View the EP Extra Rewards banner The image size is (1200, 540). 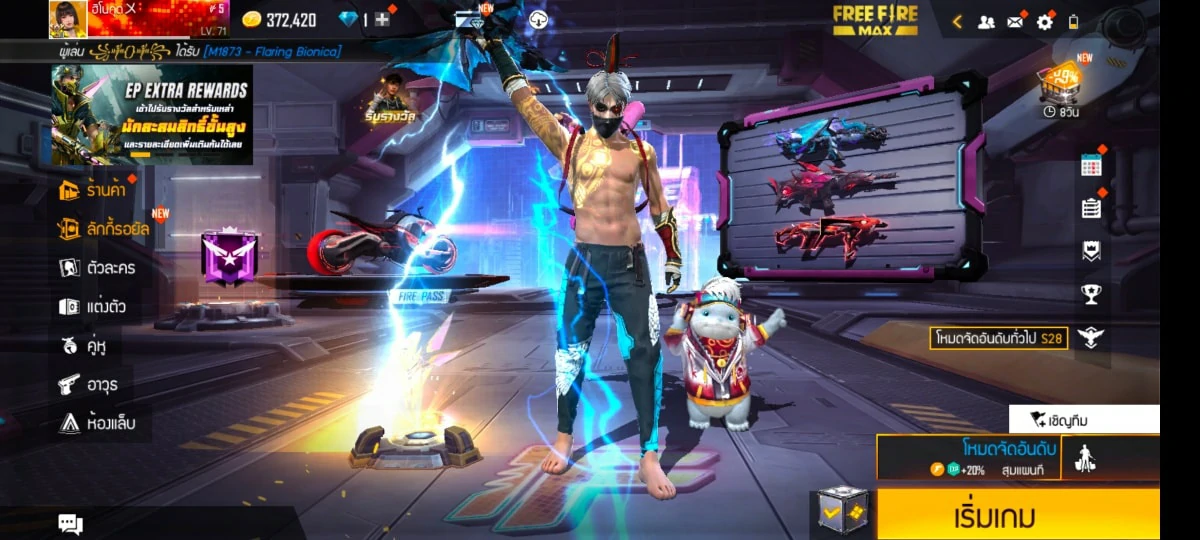(152, 114)
